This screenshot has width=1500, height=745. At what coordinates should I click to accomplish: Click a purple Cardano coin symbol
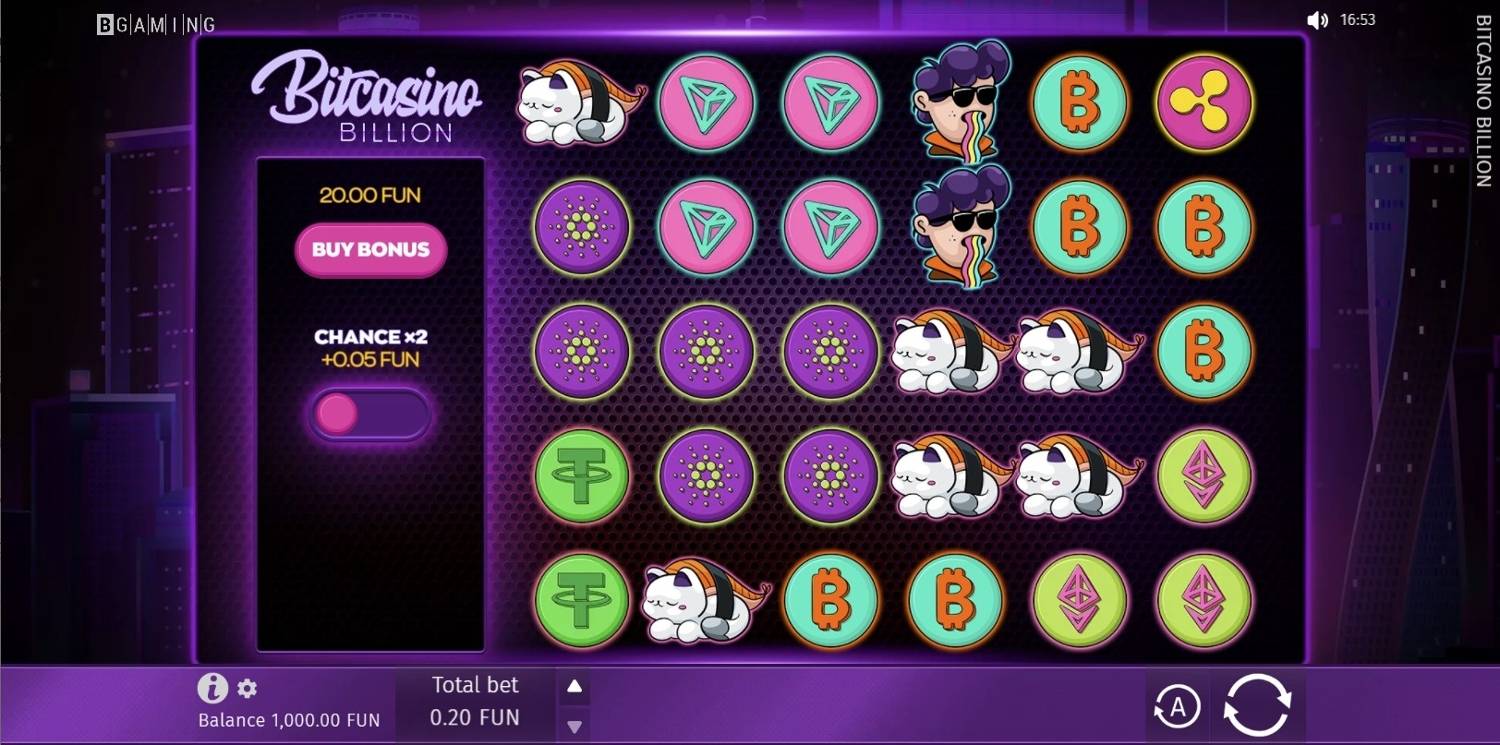pyautogui.click(x=705, y=352)
